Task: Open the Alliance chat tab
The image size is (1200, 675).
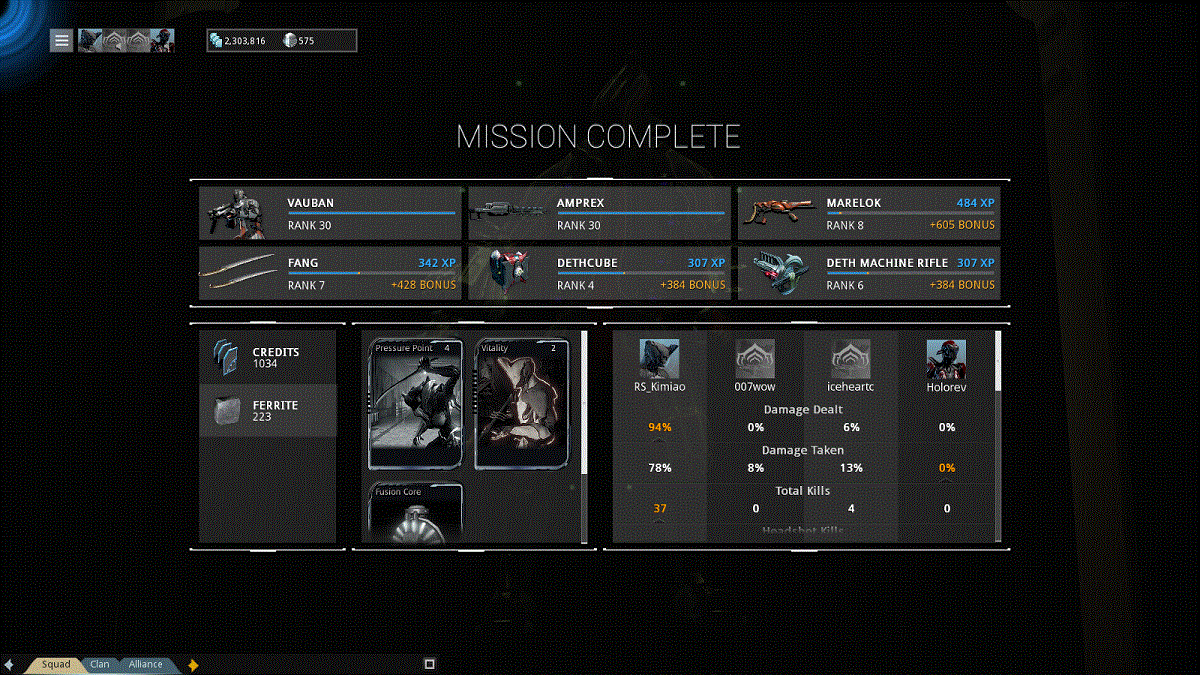Action: pyautogui.click(x=145, y=664)
